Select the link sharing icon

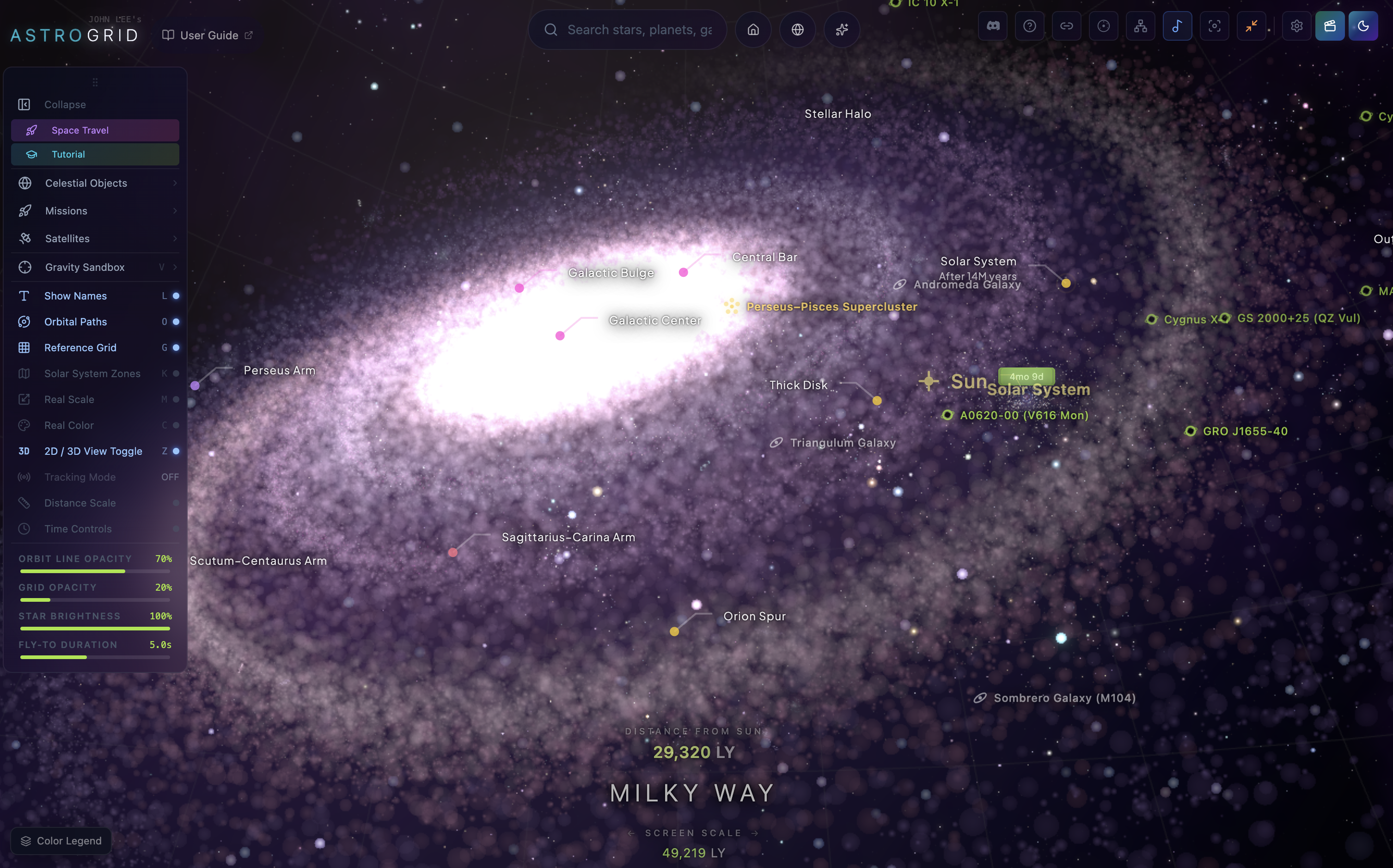[x=1066, y=26]
